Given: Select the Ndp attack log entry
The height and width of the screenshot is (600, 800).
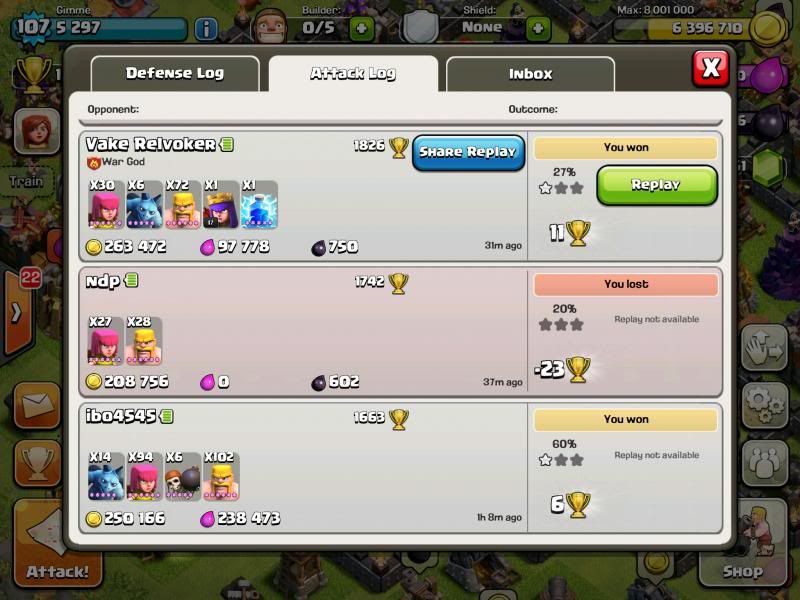Looking at the screenshot, I should [x=300, y=330].
